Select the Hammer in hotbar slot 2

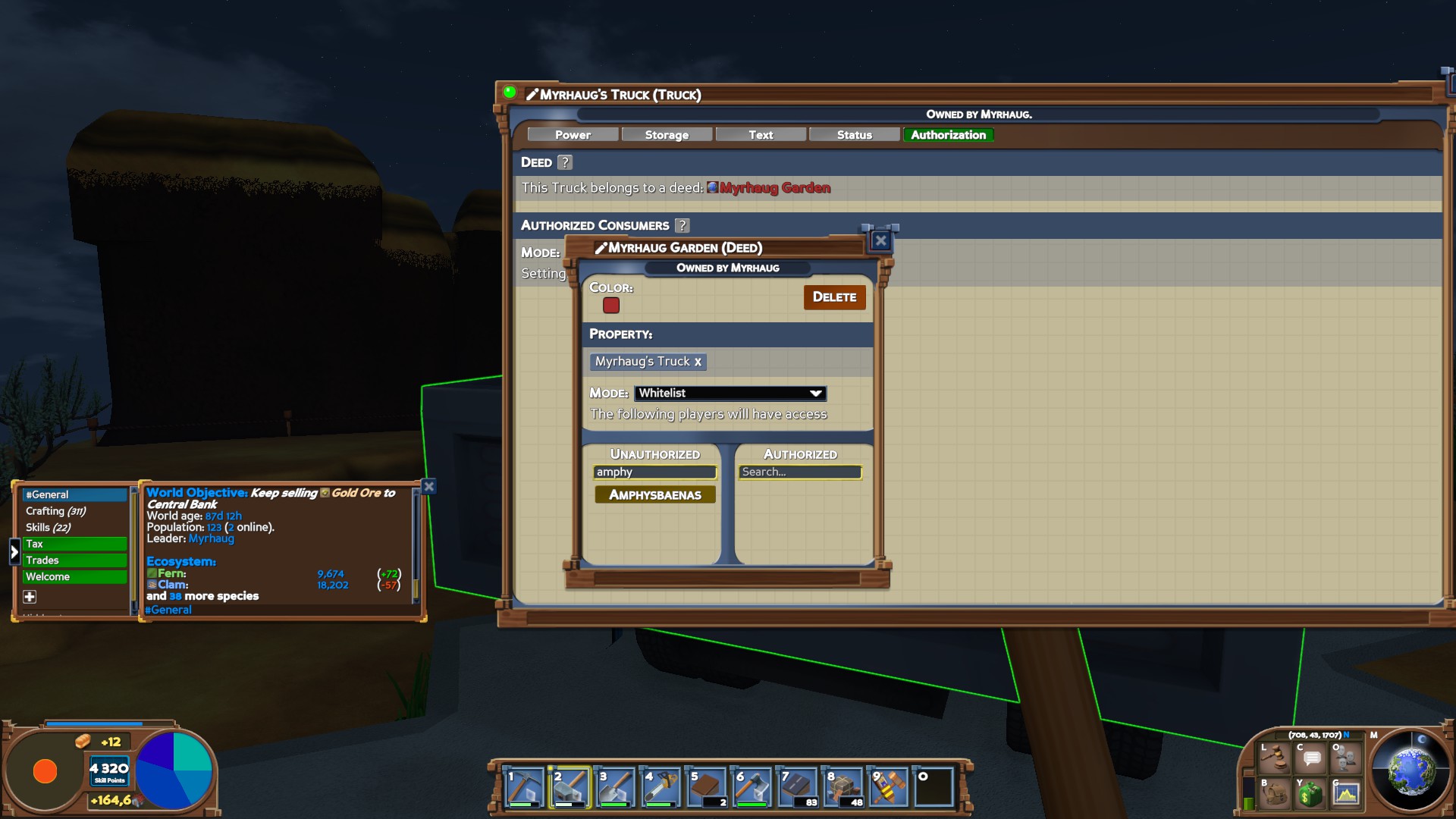[569, 786]
